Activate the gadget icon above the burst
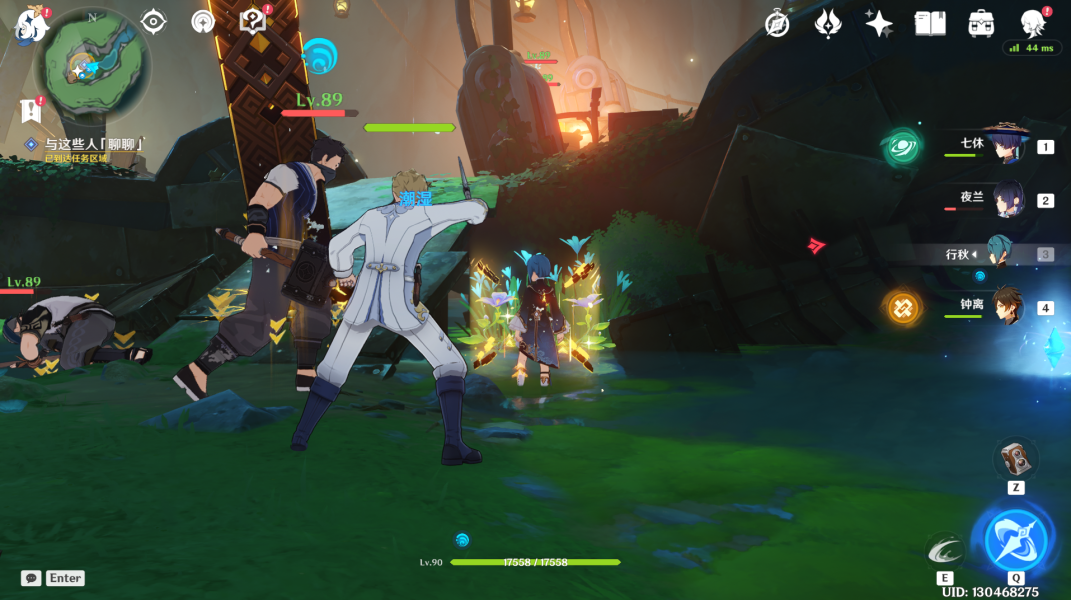Viewport: 1071px width, 600px height. (1015, 458)
